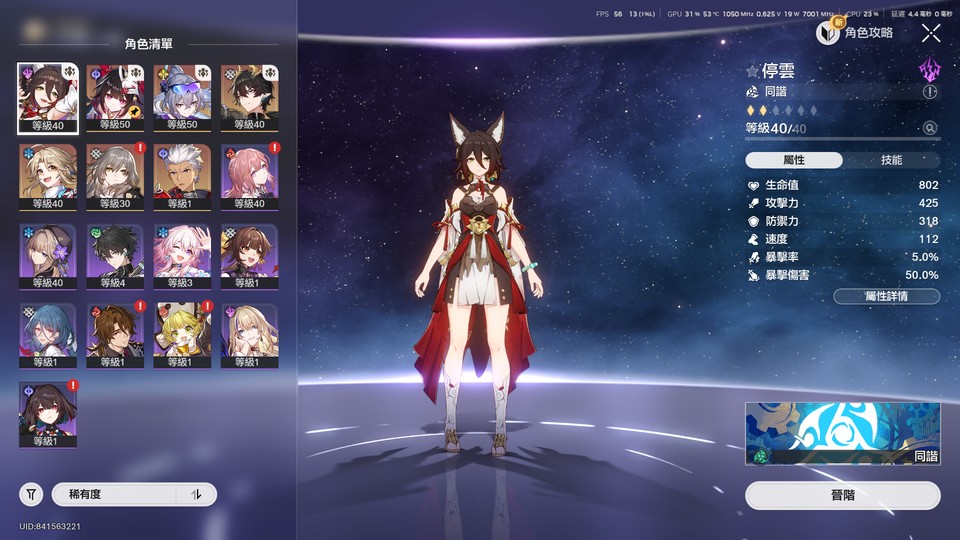Switch to the 技能 tab
The image size is (960, 540).
pyautogui.click(x=891, y=160)
